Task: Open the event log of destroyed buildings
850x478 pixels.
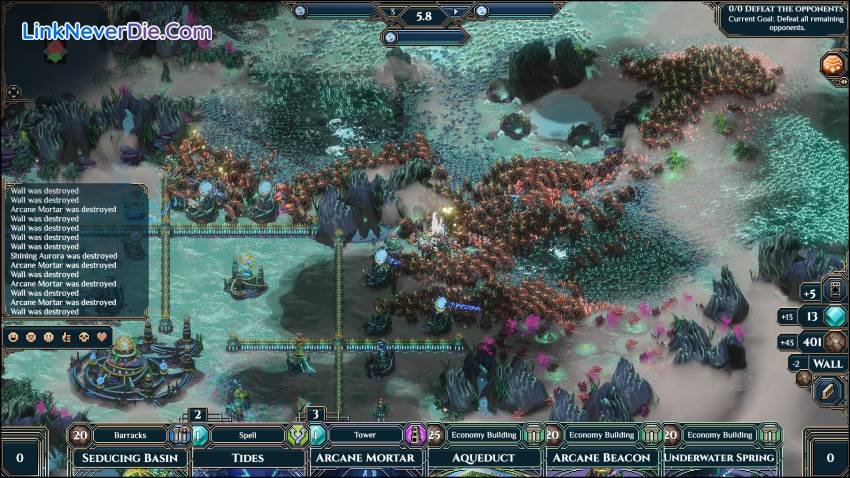Action: [x=75, y=250]
